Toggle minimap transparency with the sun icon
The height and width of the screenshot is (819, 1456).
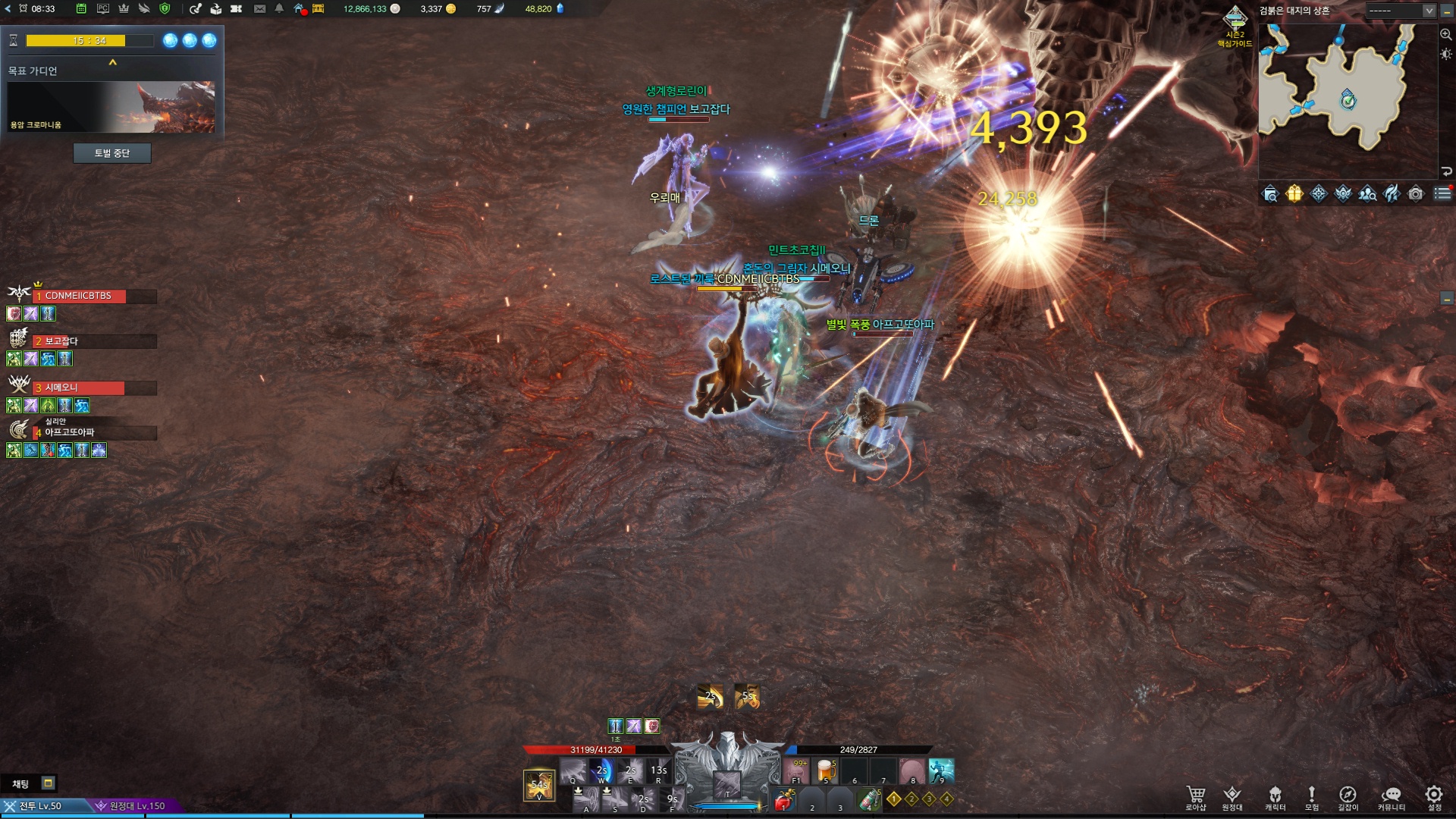coord(1446,55)
